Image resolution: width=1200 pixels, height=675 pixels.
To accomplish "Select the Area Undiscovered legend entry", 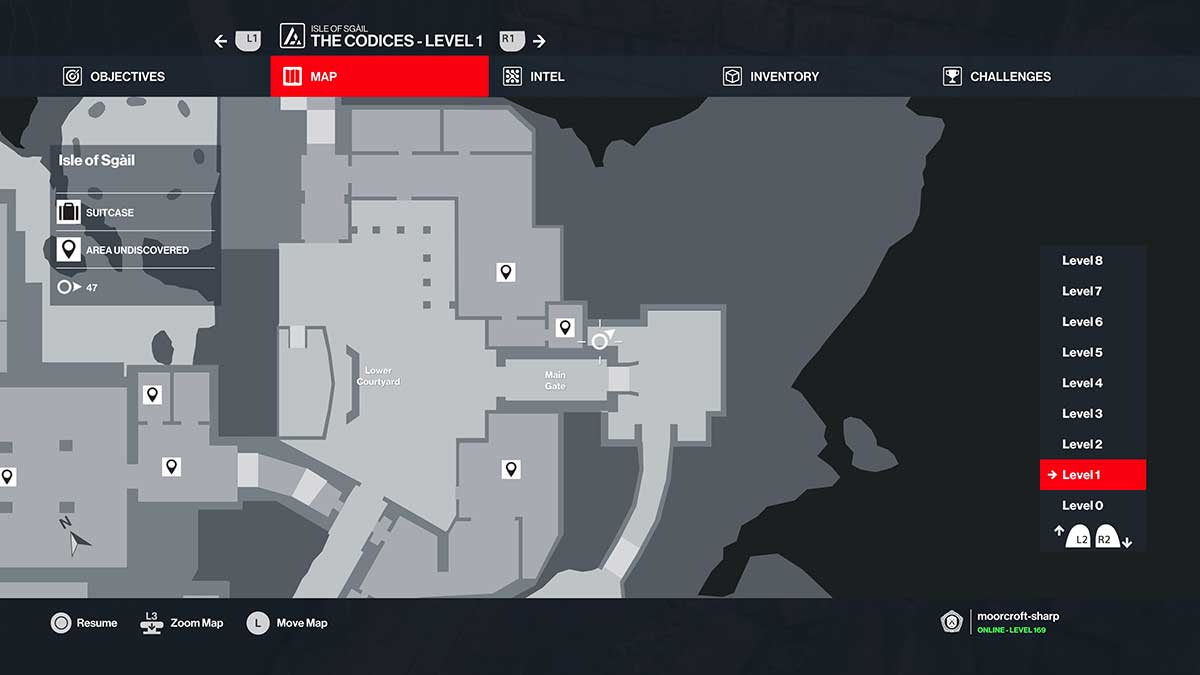I will (136, 249).
